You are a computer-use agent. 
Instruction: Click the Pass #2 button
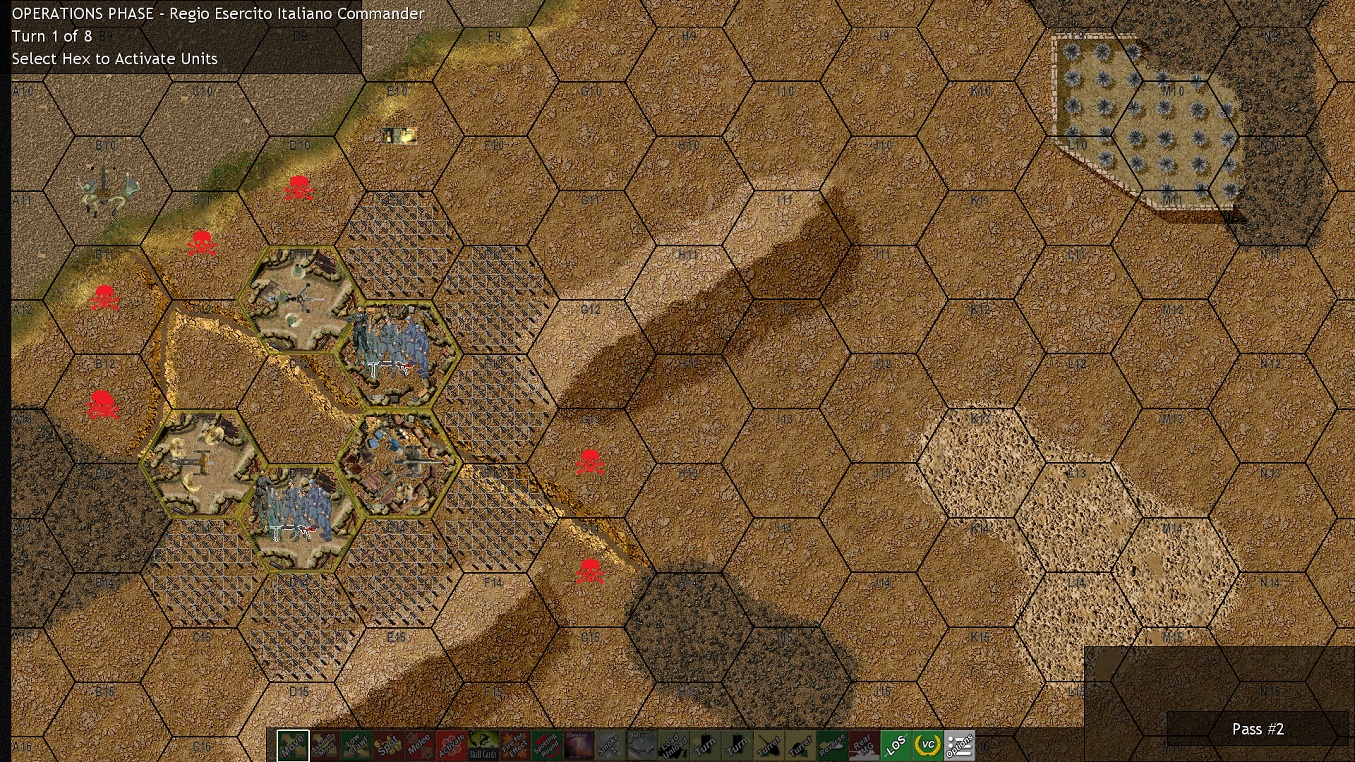1257,729
